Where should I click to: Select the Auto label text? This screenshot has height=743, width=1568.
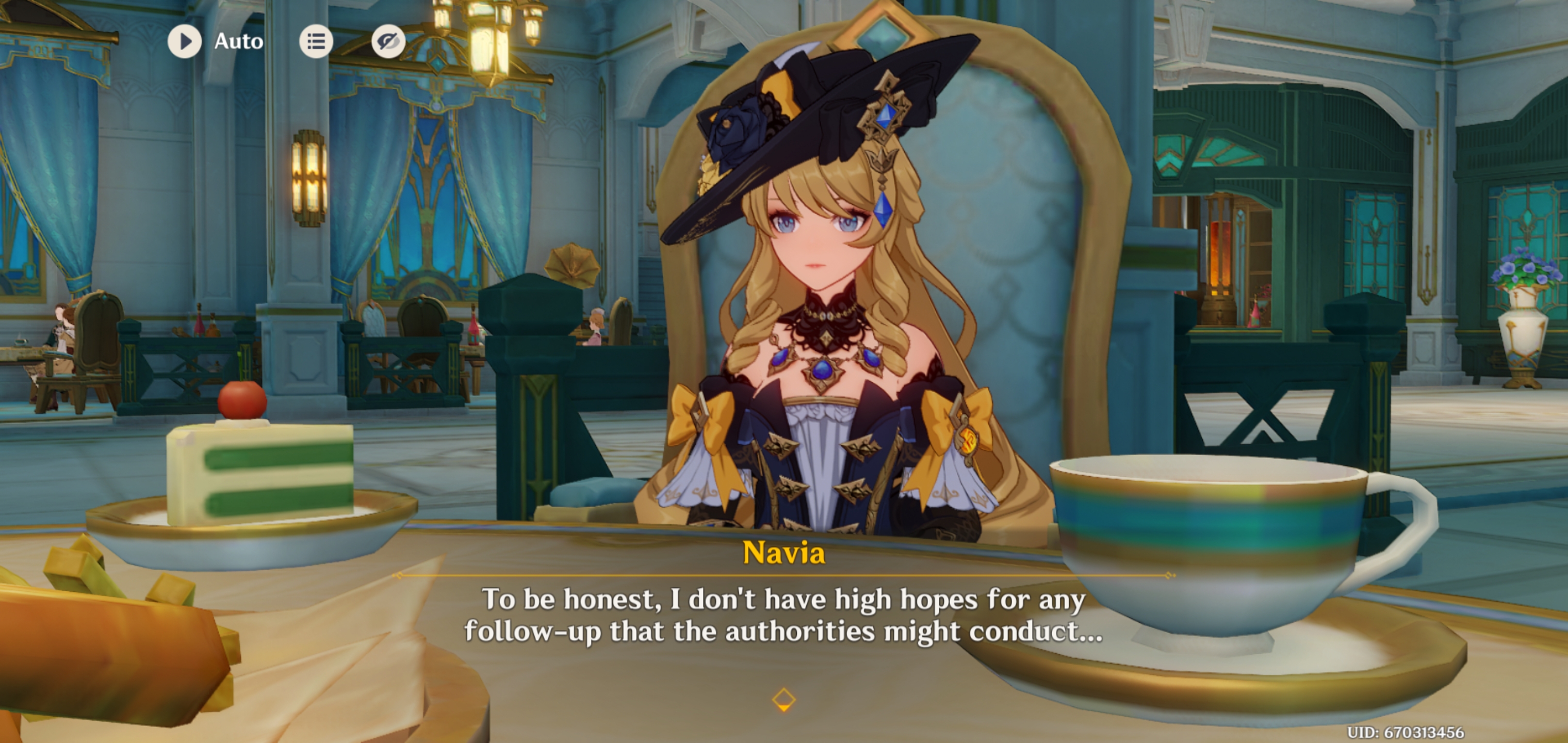(x=238, y=41)
